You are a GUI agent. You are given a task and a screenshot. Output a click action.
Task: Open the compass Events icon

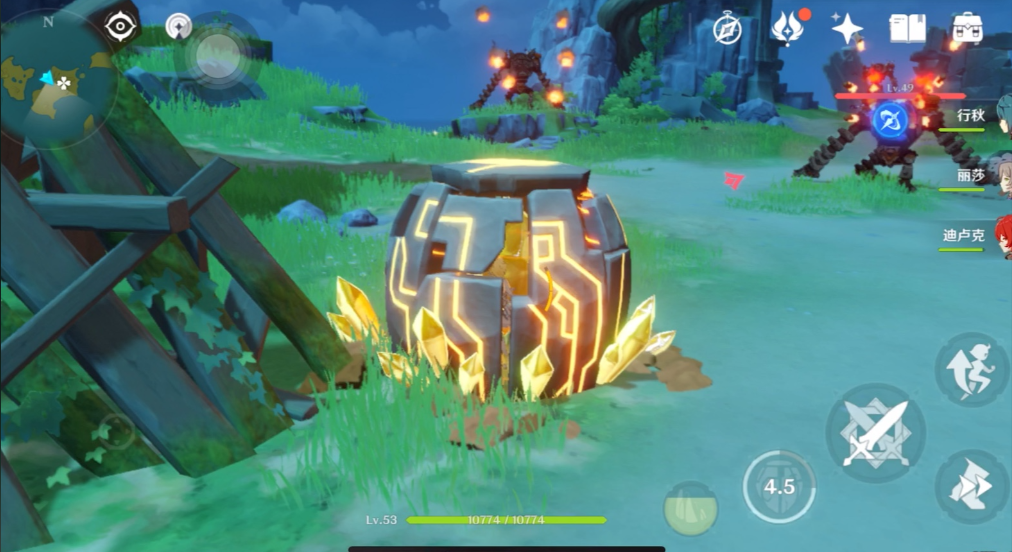[x=726, y=29]
